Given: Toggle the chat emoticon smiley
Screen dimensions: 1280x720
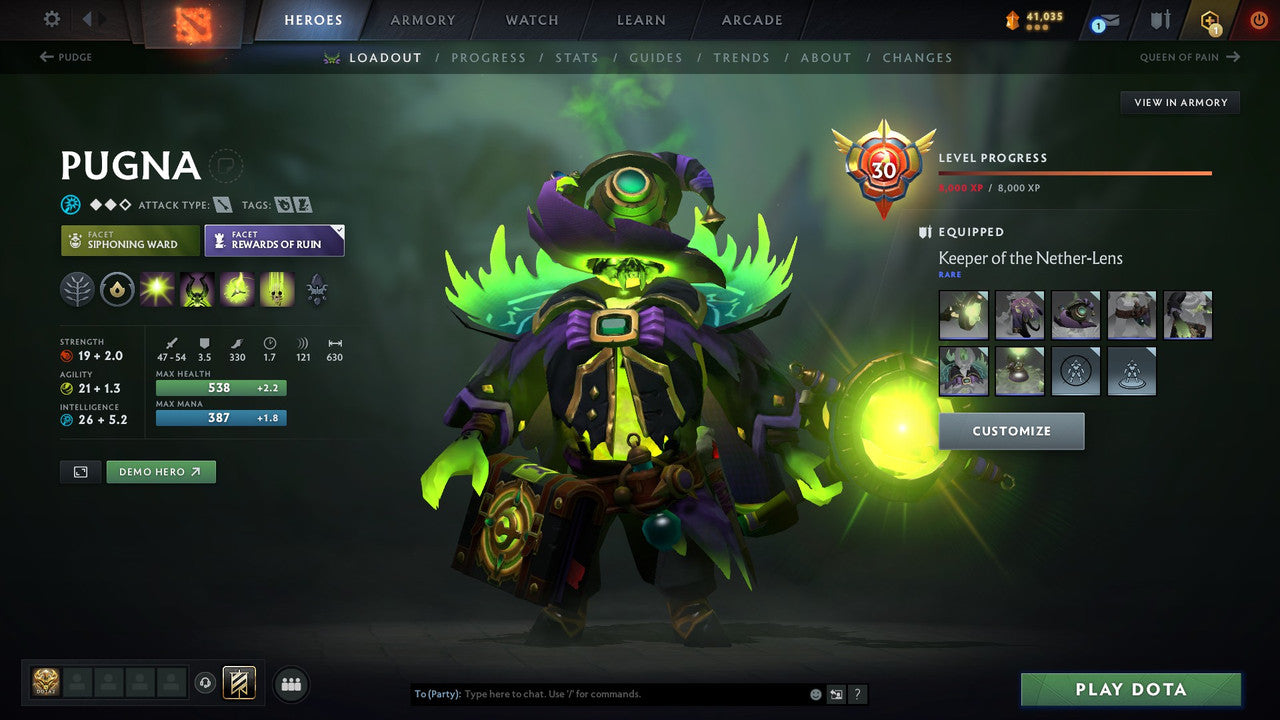Looking at the screenshot, I should point(815,693).
